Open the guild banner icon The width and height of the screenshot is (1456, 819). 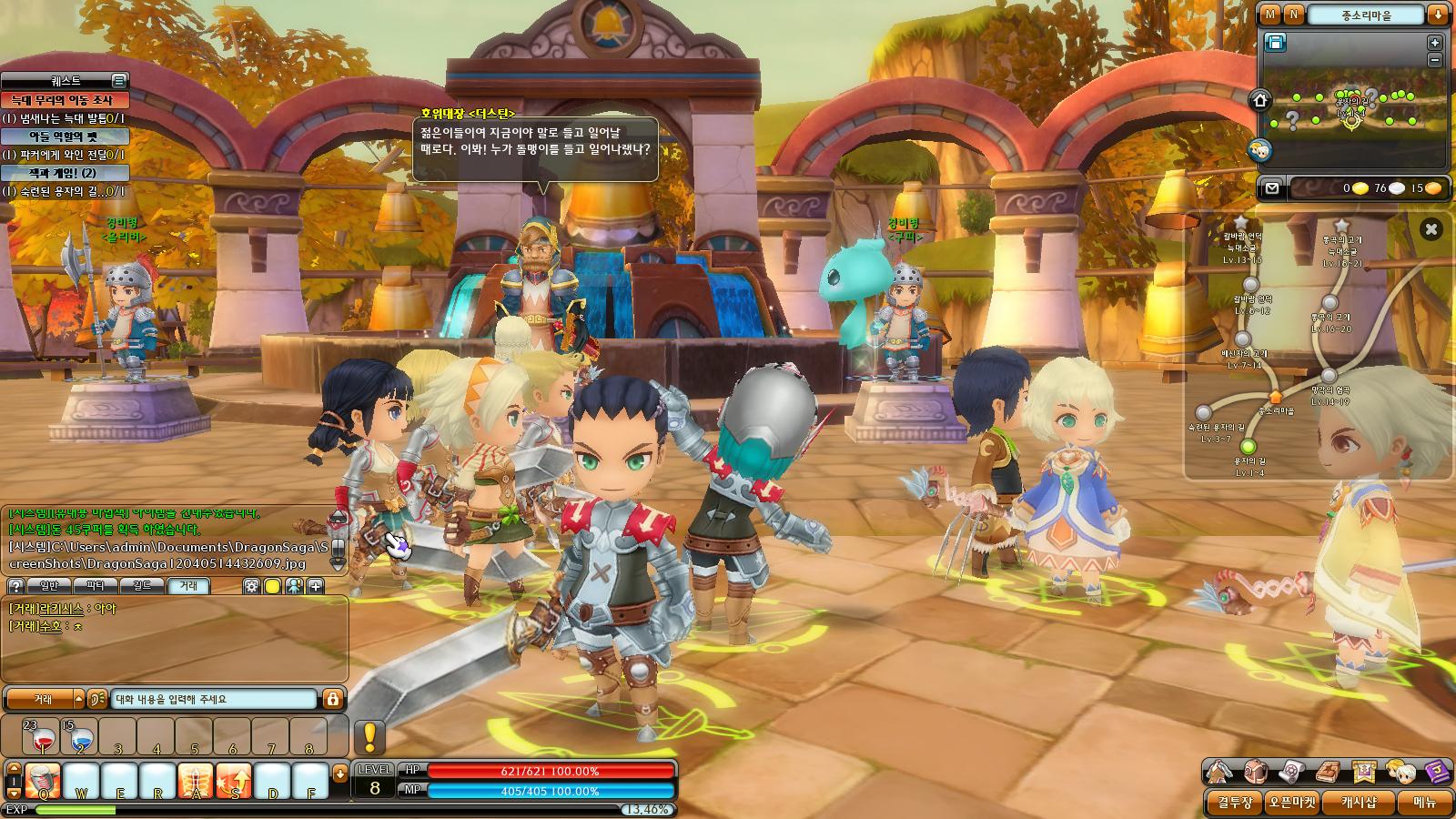point(1363,773)
